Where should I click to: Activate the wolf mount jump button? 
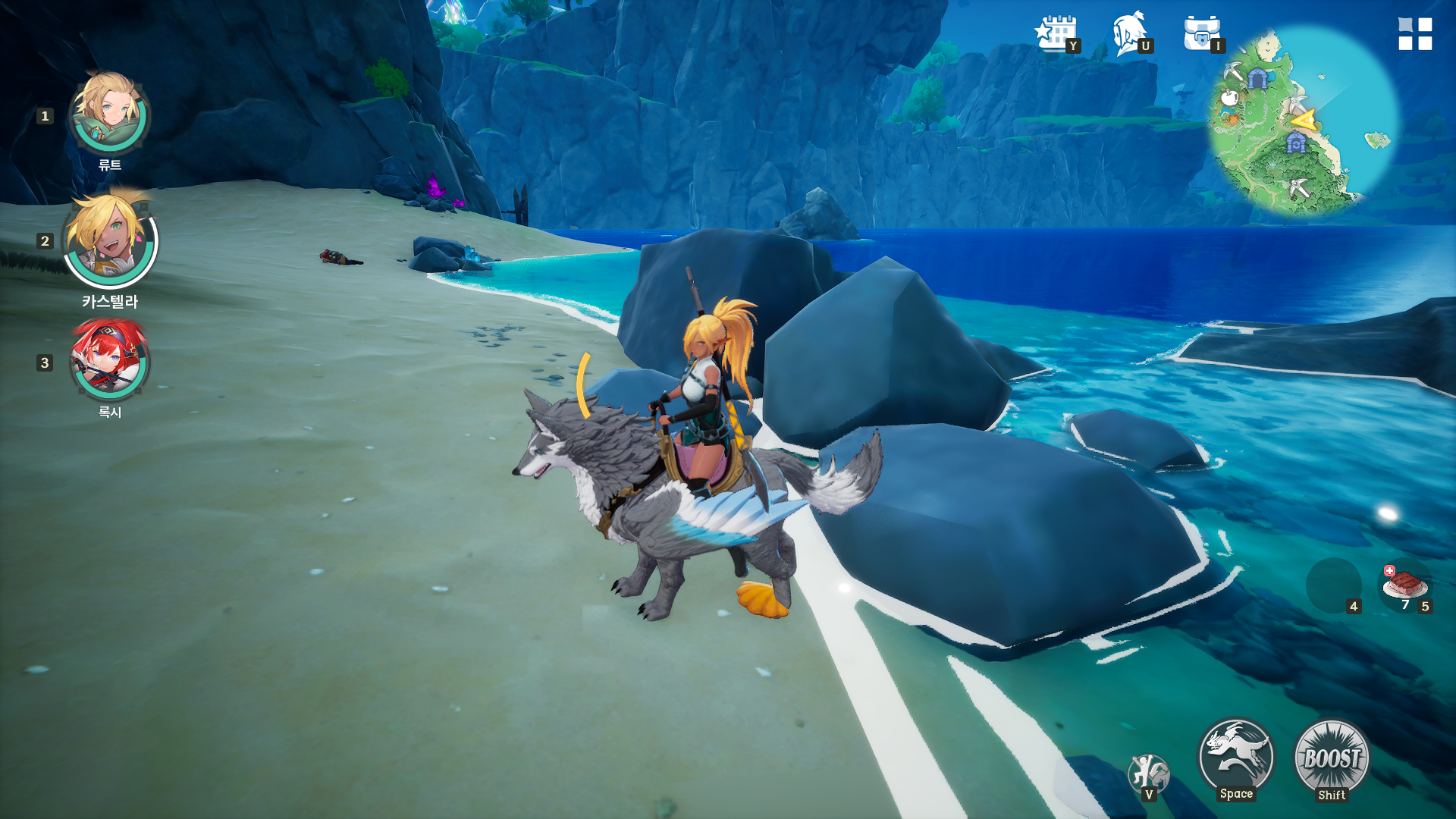tap(1236, 755)
